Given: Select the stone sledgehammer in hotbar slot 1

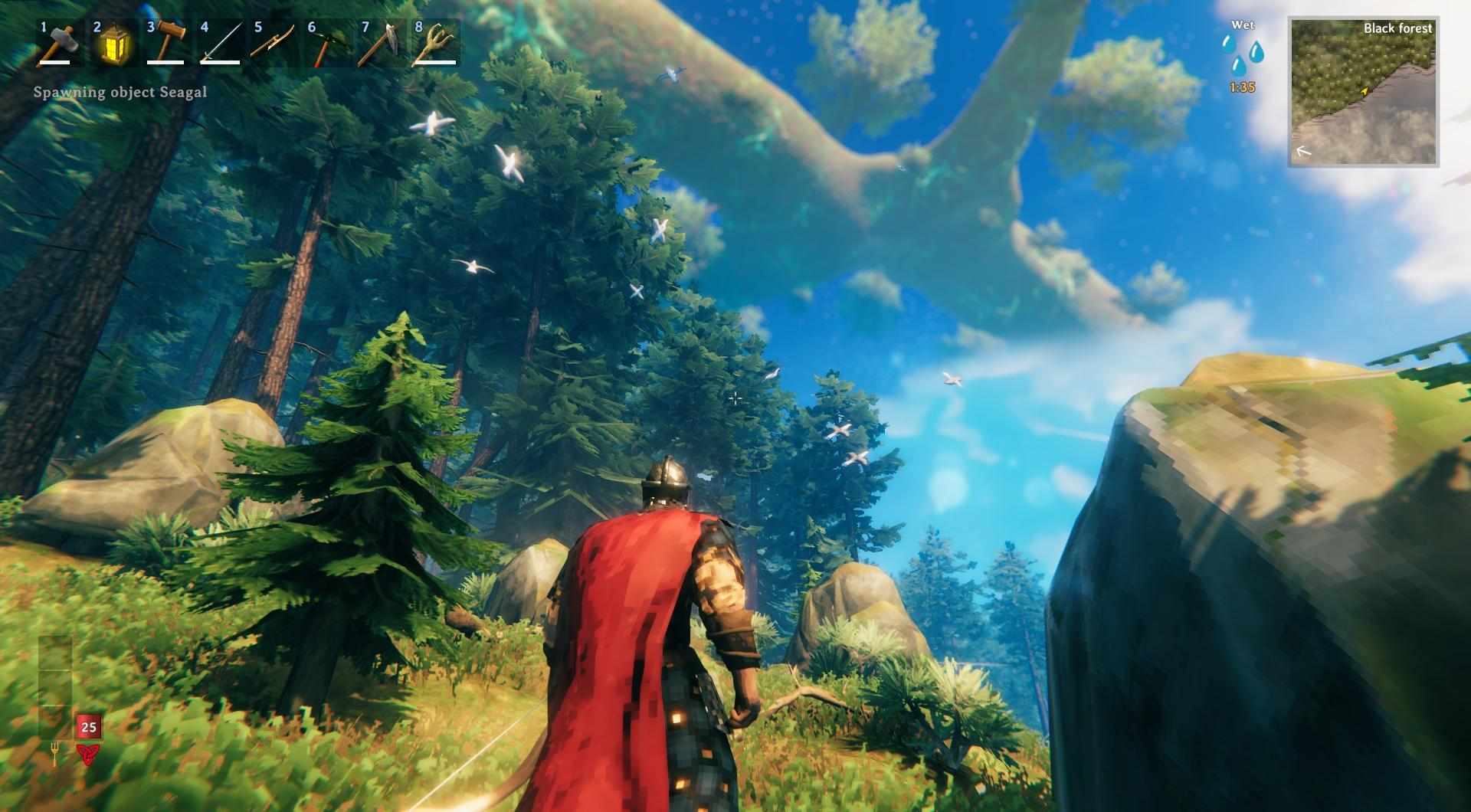Looking at the screenshot, I should [58, 43].
